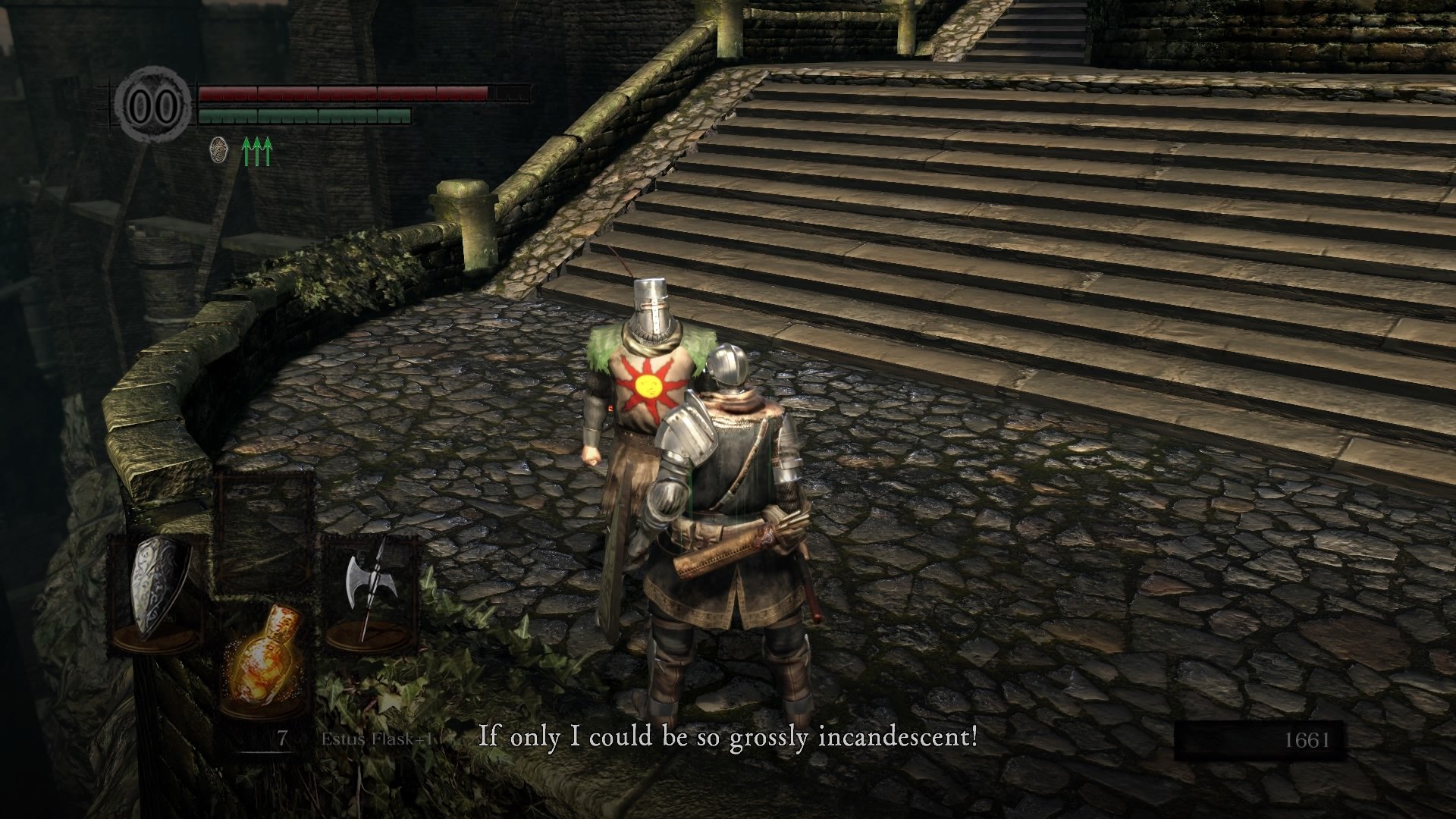Viewport: 1456px width, 819px height.
Task: Select the right-hand axe weapon slot
Action: tap(369, 591)
